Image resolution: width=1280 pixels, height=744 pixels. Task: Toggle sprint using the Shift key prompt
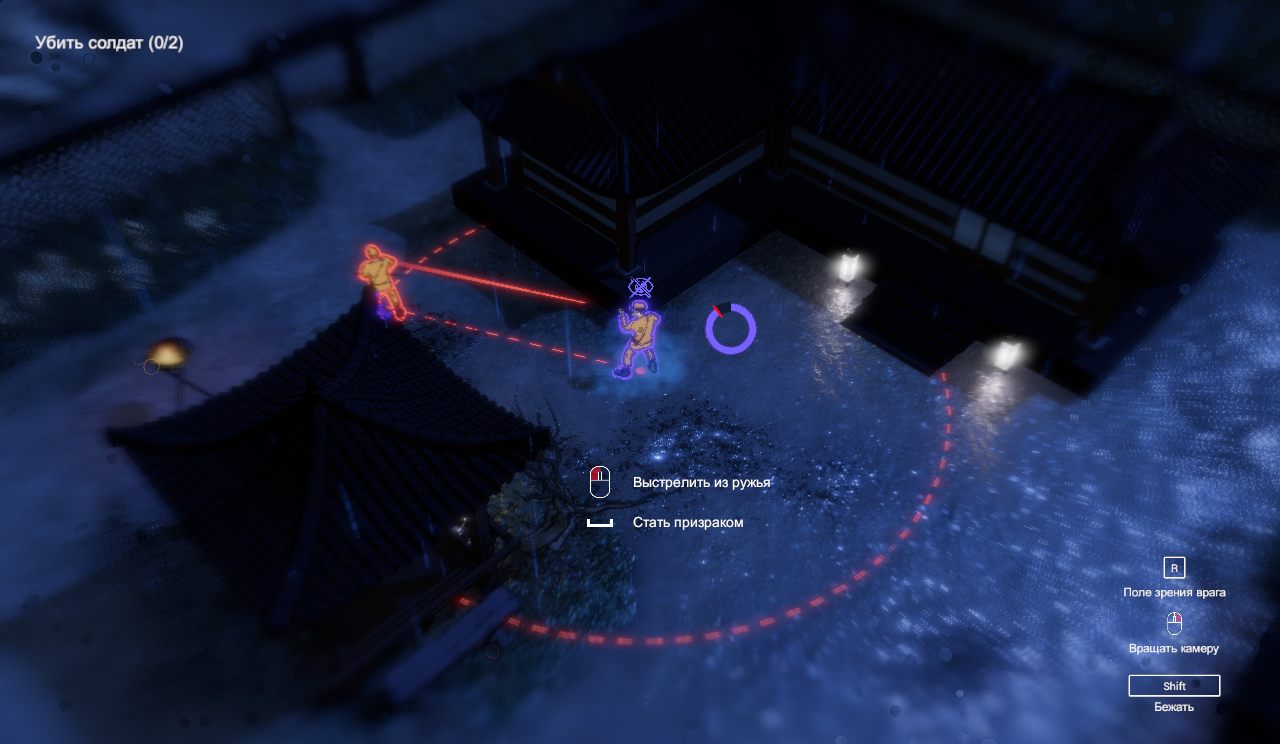[1174, 685]
